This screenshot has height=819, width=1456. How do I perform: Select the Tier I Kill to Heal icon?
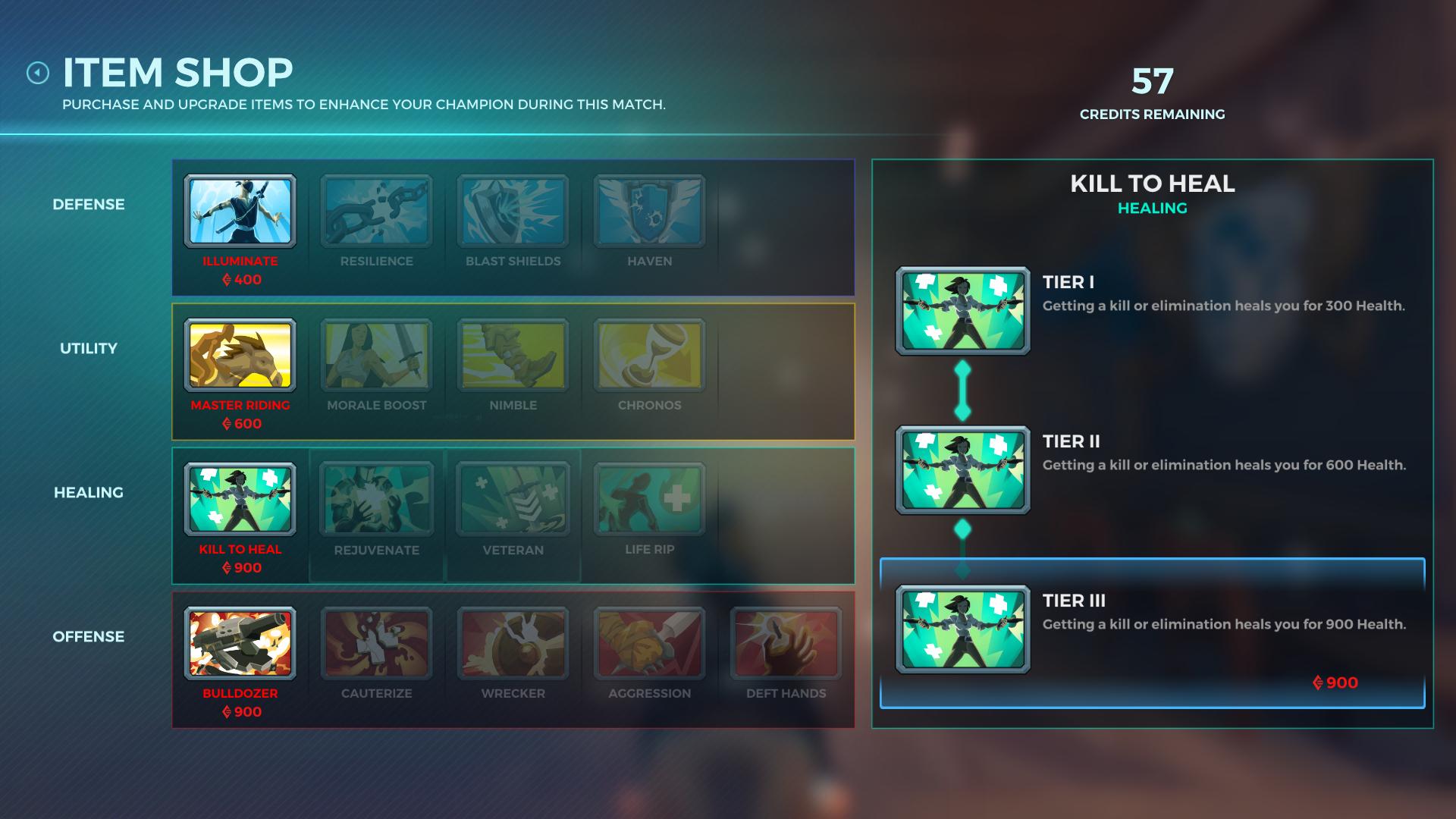[x=962, y=311]
